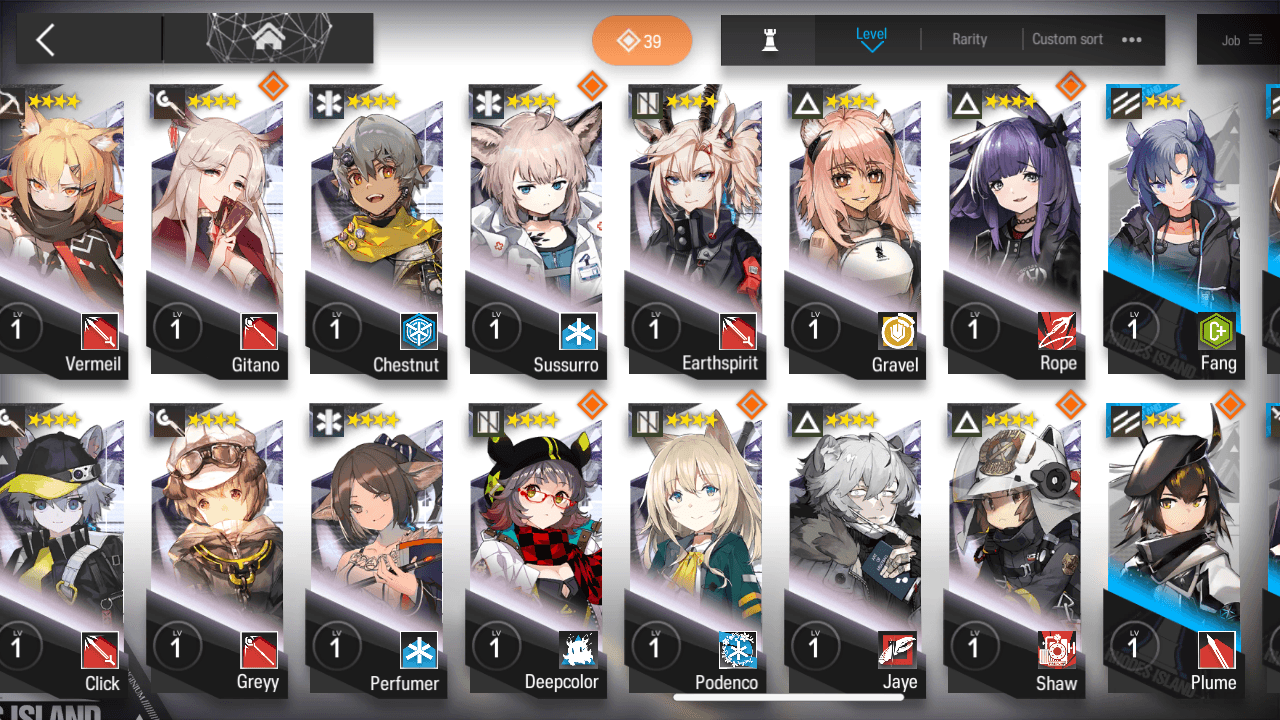The height and width of the screenshot is (720, 1280).
Task: Click the orange 39 counter button
Action: click(x=641, y=41)
